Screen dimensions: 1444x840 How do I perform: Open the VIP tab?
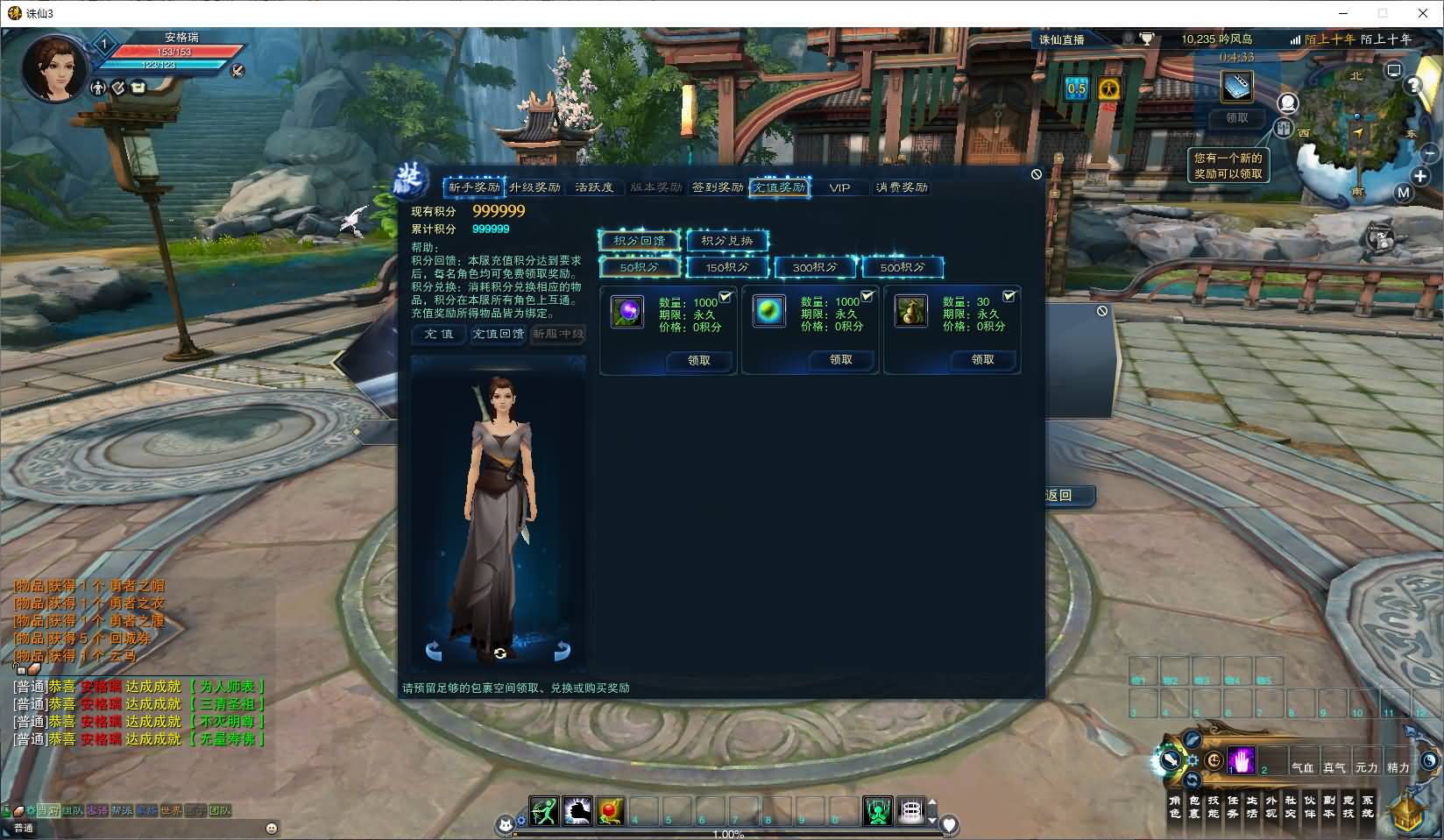[839, 187]
